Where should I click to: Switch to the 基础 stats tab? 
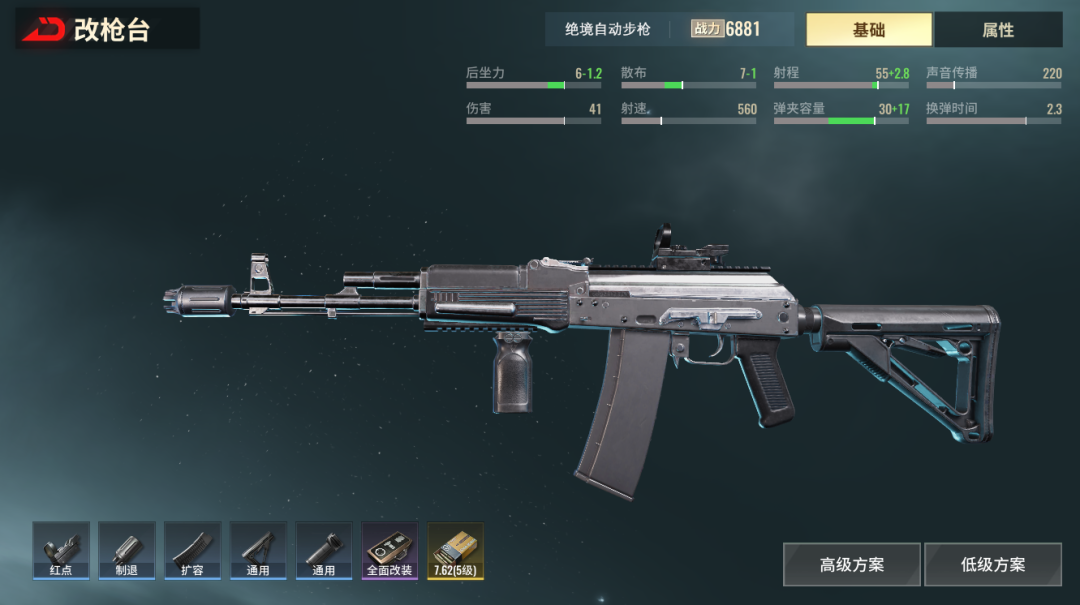point(868,30)
